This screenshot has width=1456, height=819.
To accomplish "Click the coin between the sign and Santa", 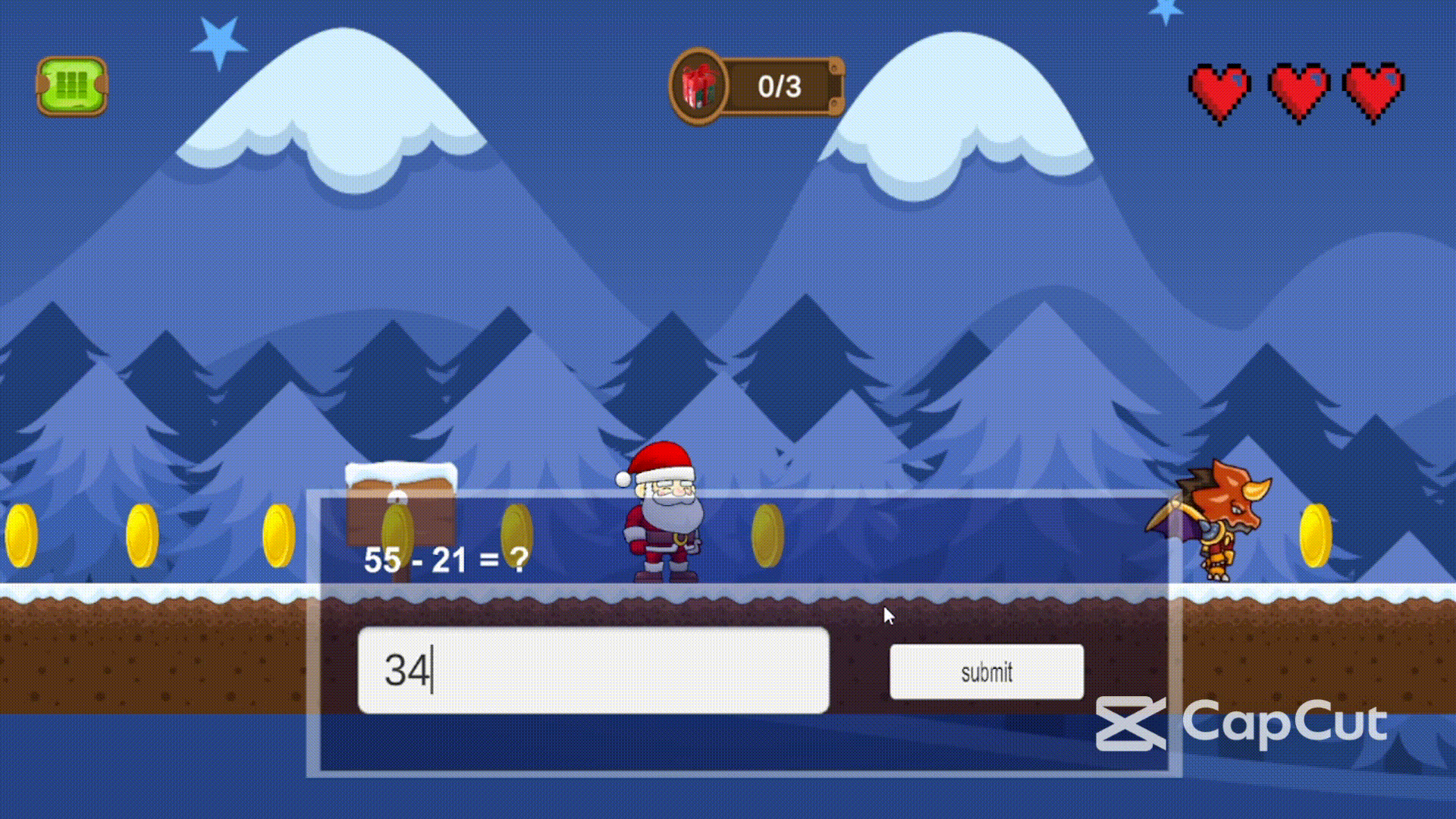I will pyautogui.click(x=518, y=535).
